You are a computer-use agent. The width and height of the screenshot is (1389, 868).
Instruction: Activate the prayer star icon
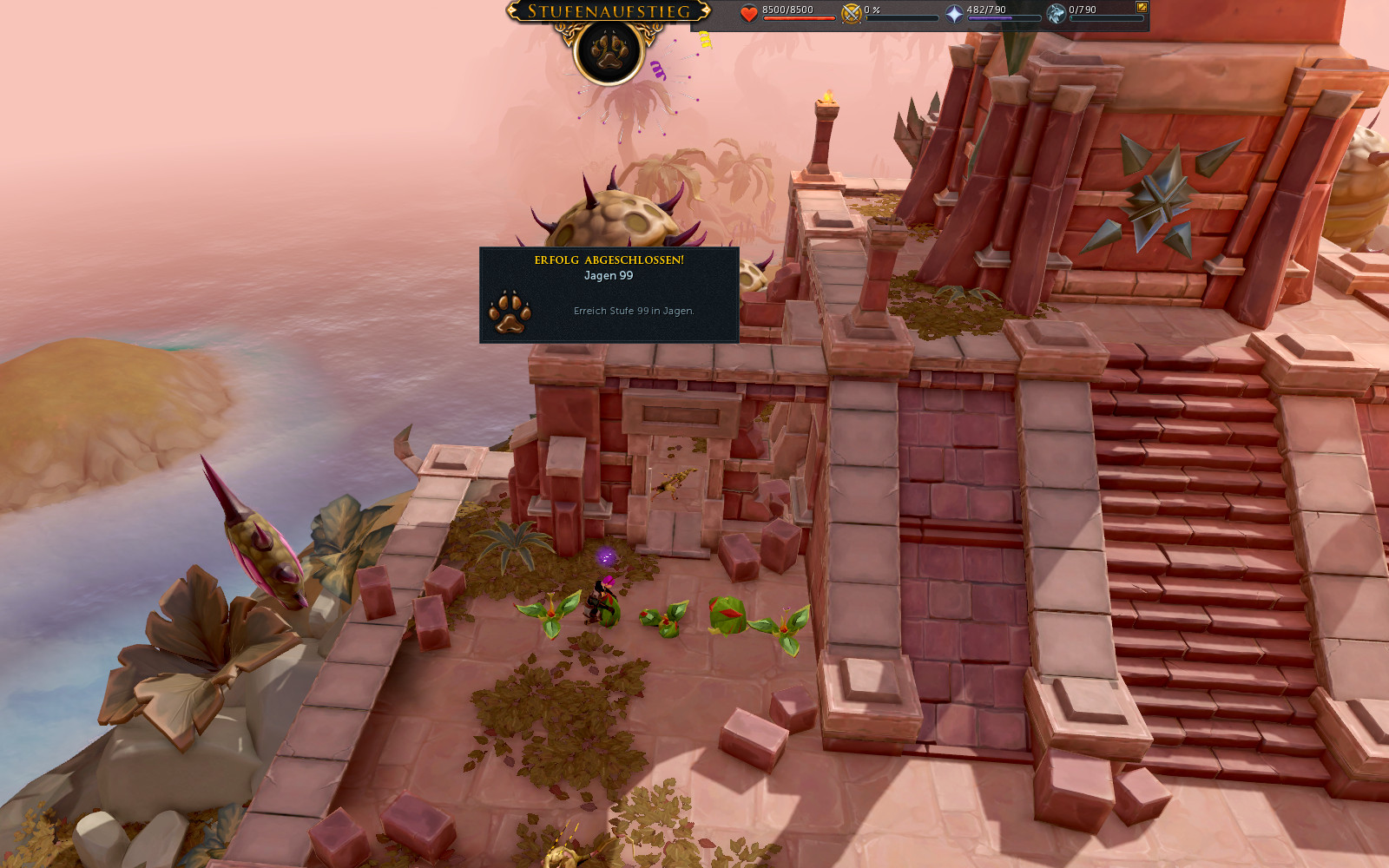[x=954, y=13]
